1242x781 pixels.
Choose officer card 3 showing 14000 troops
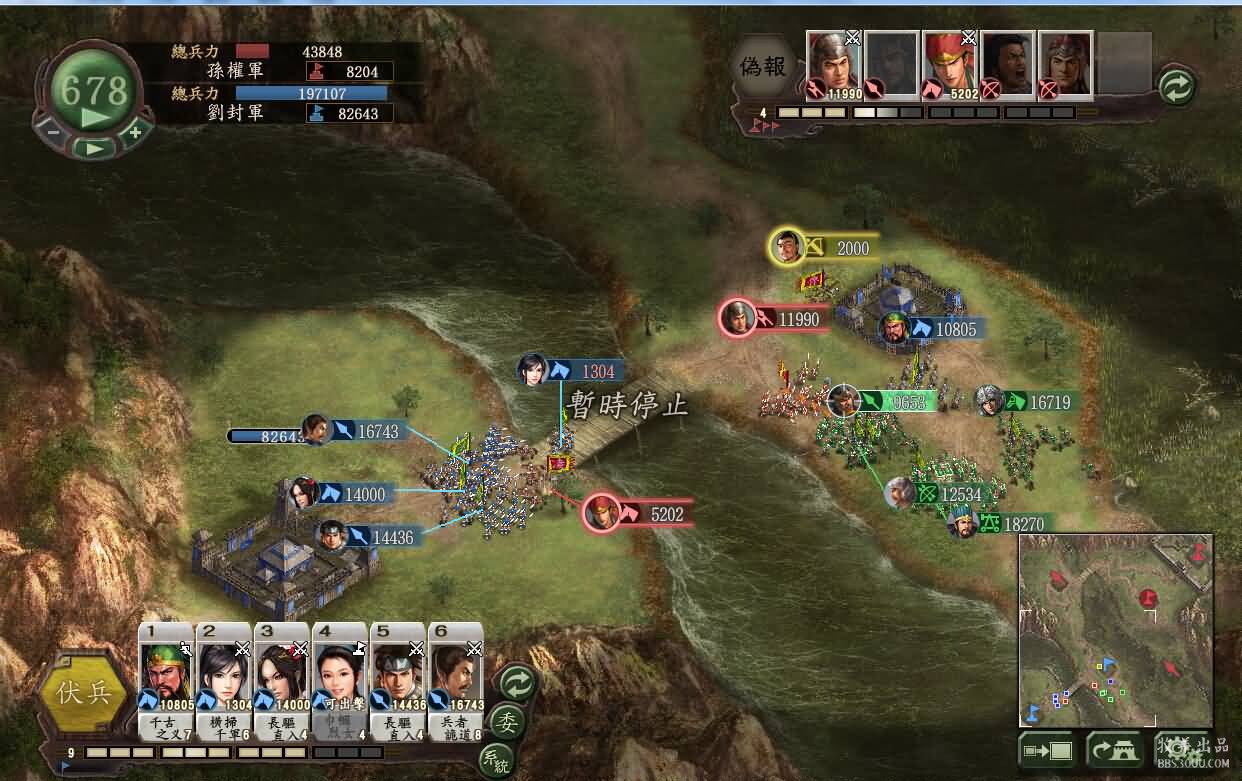[x=281, y=676]
